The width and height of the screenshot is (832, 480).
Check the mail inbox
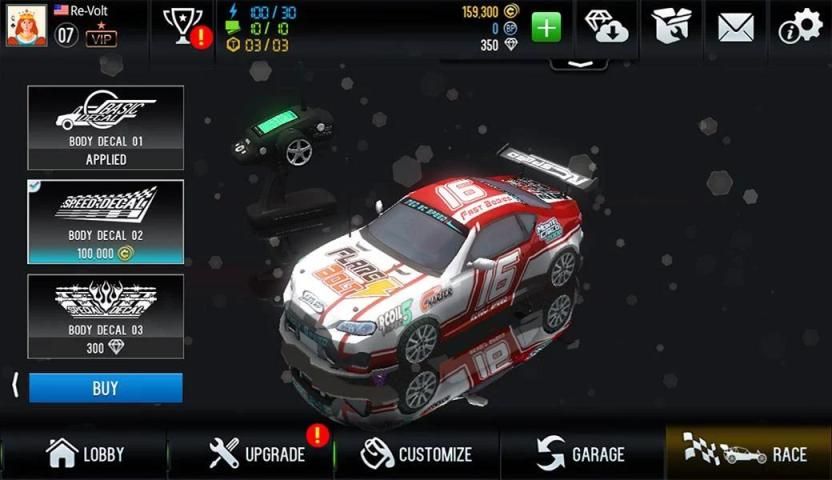tap(735, 27)
